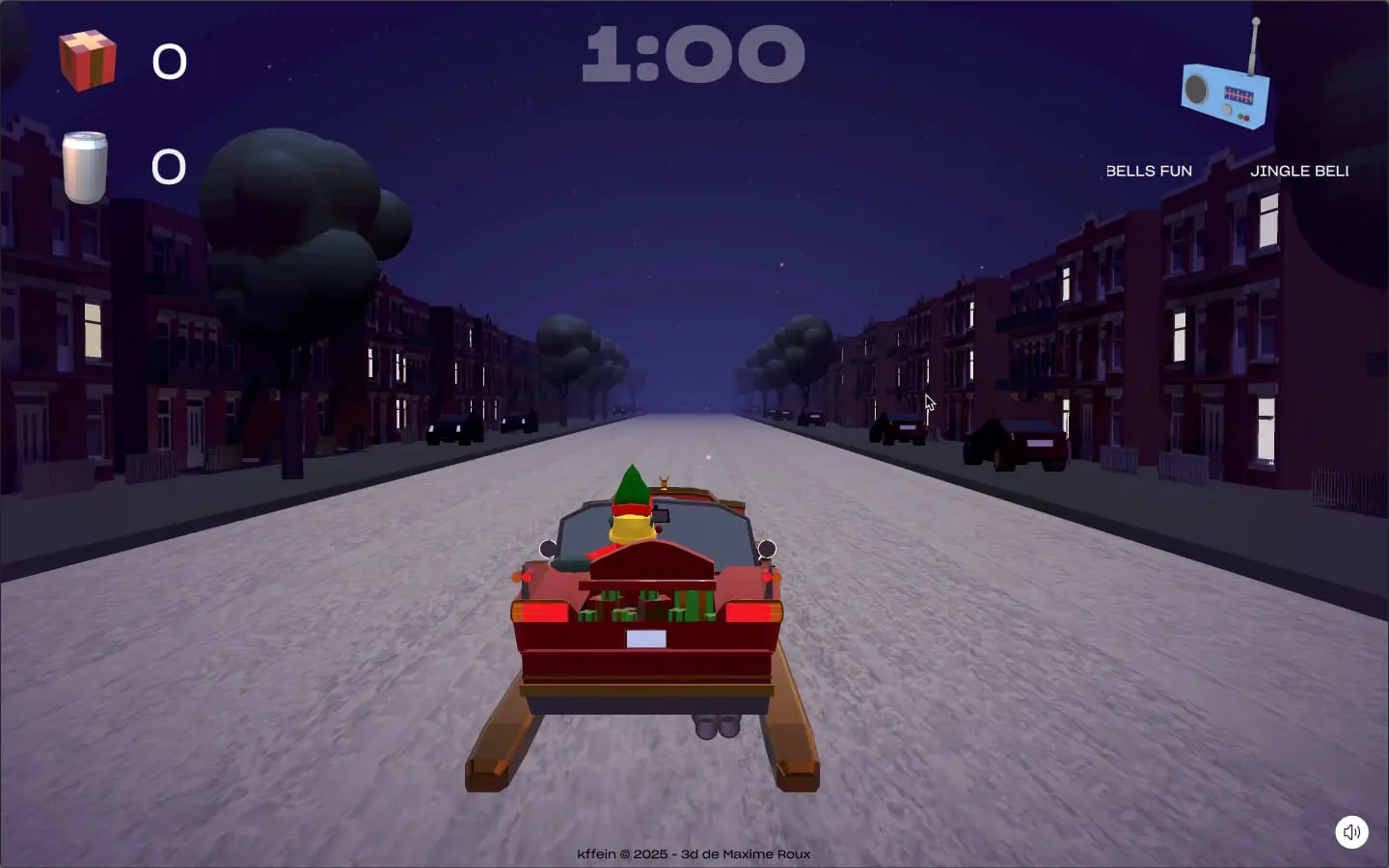The height and width of the screenshot is (868, 1389).
Task: Click the speaker icon in the bottom corner
Action: click(x=1351, y=831)
